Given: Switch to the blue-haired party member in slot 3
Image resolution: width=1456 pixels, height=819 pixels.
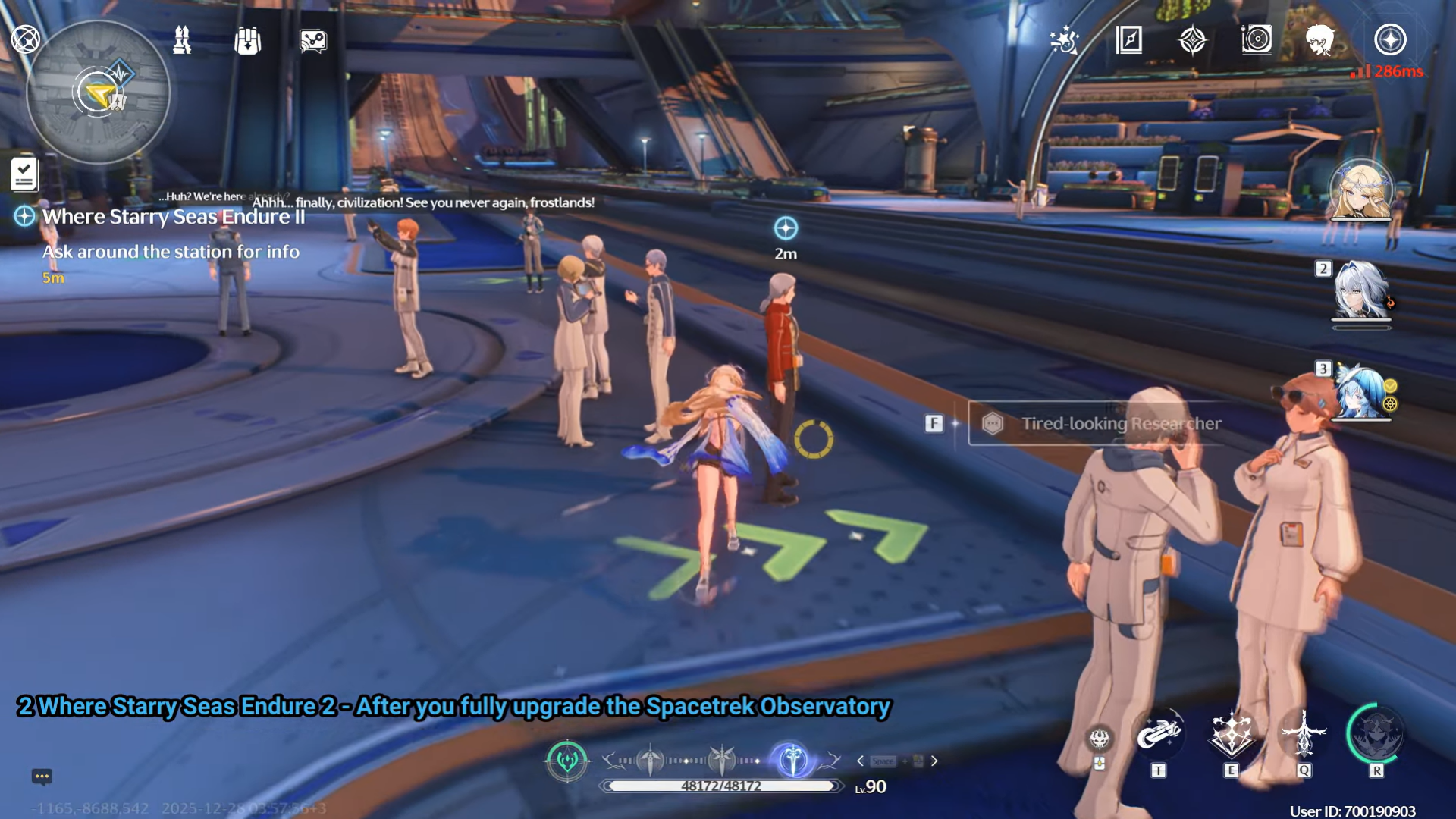Looking at the screenshot, I should coord(1361,392).
